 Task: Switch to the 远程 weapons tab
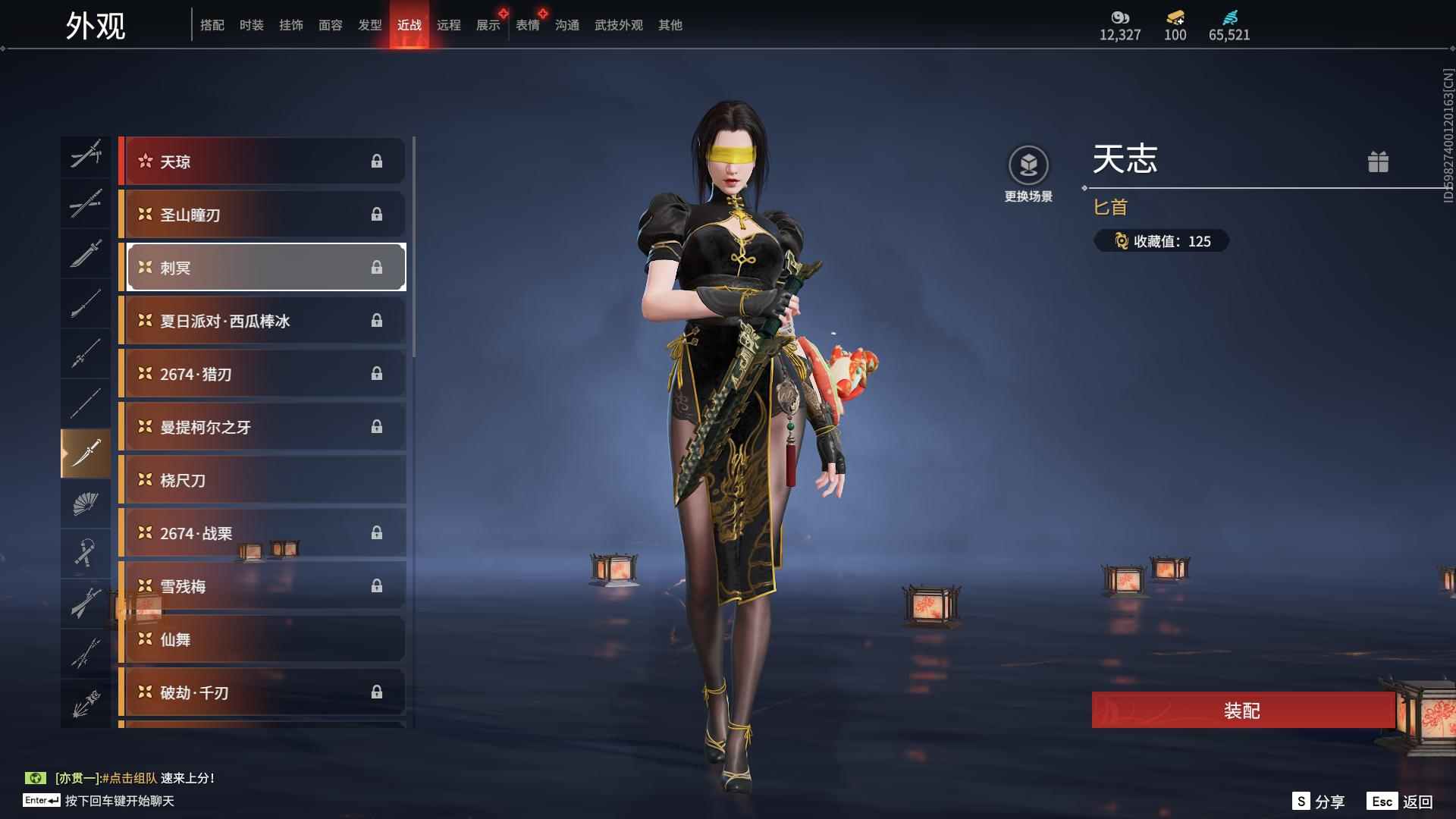point(449,25)
